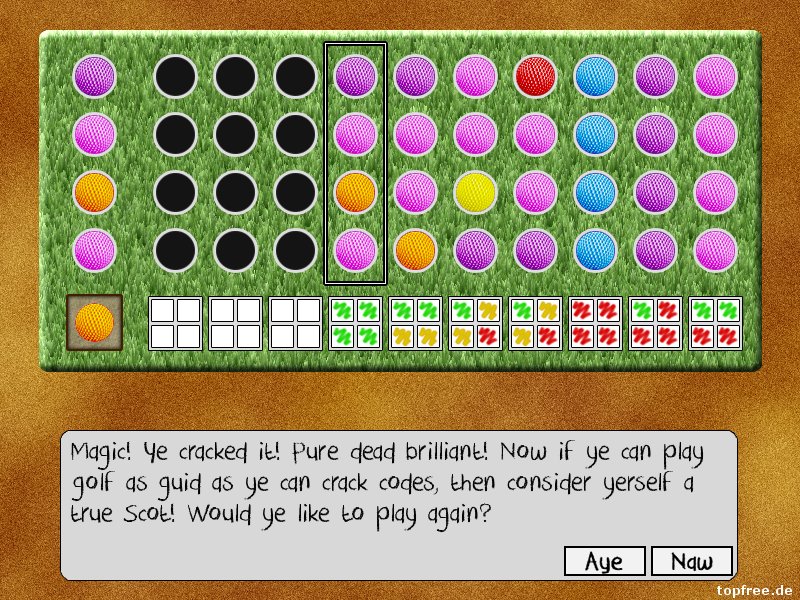Select the orange ball in the brown box

tap(95, 322)
